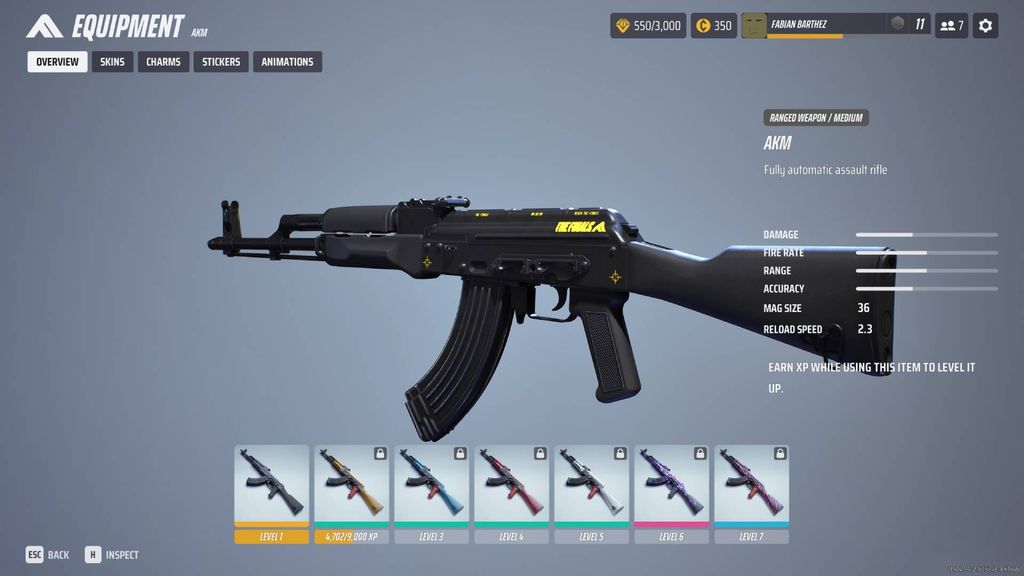Switch to the Overview tab

coord(57,62)
